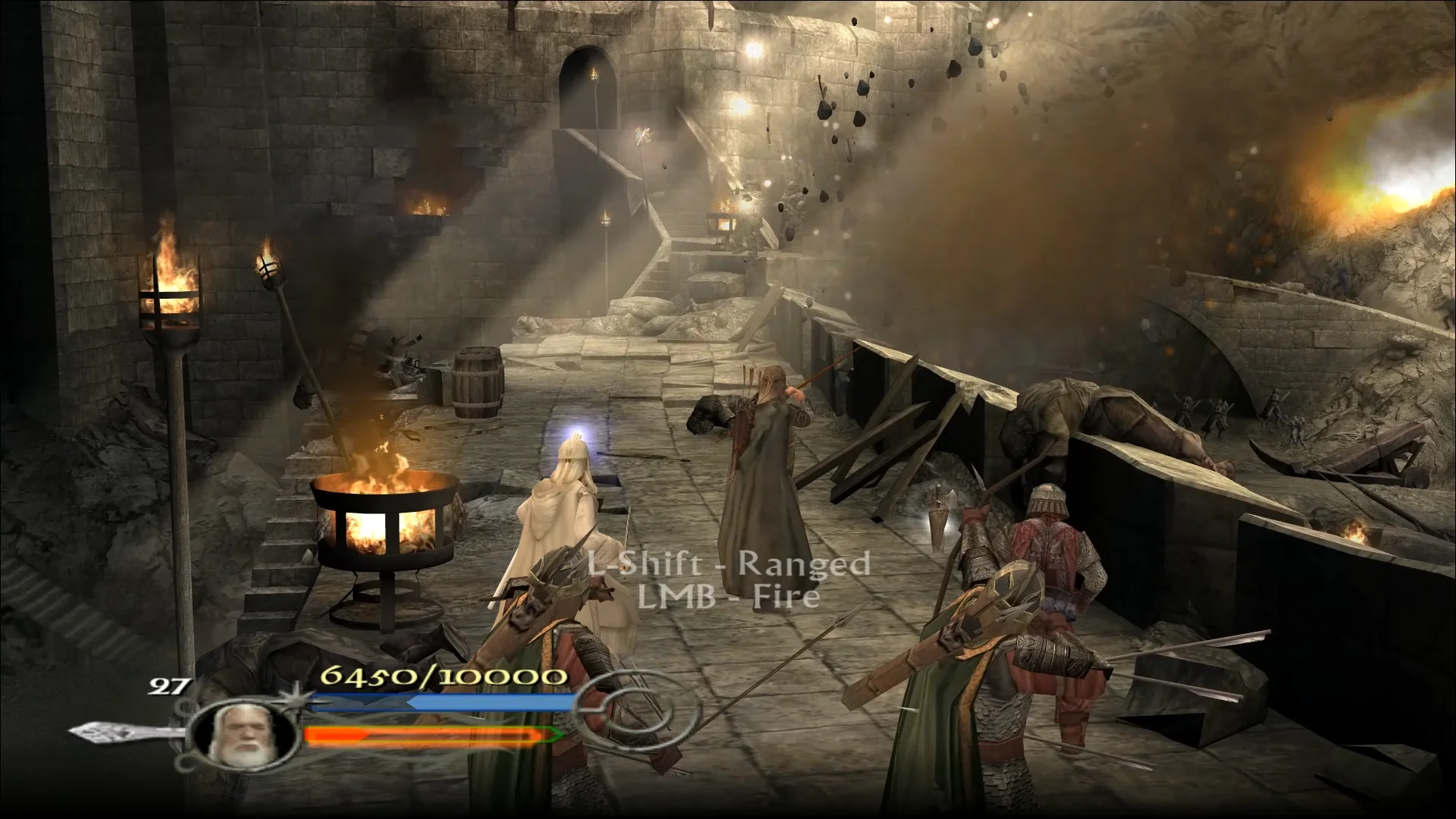Click the star emblem on the portrait frame
This screenshot has width=1456, height=819.
coord(296,699)
